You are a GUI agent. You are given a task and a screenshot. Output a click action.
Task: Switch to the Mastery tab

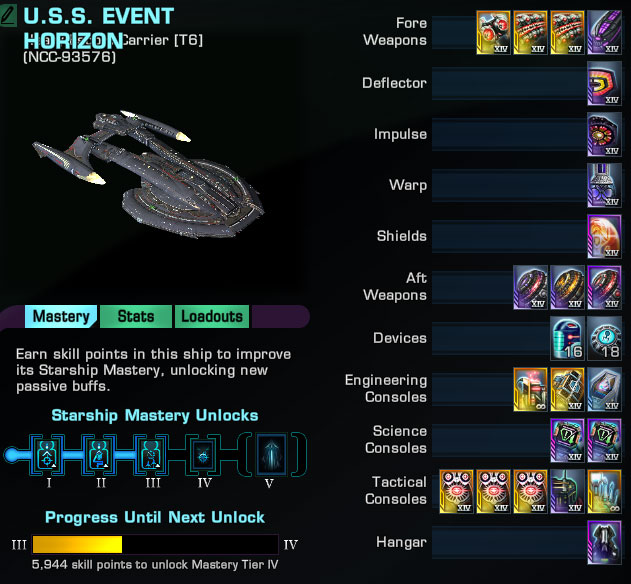(61, 317)
